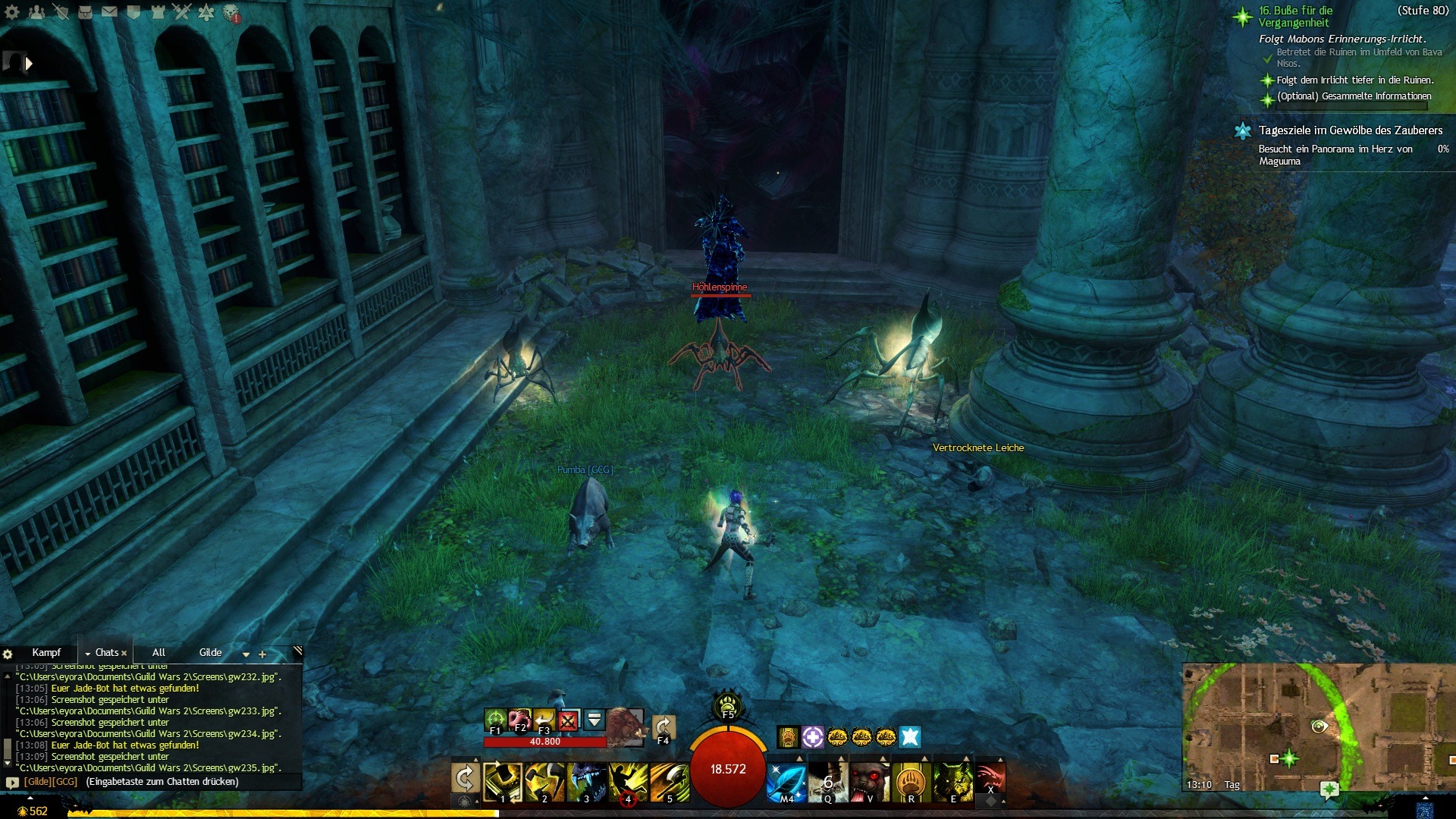Viewport: 1456px width, 819px height.
Task: Add a new chat tab with plus
Action: [x=262, y=654]
